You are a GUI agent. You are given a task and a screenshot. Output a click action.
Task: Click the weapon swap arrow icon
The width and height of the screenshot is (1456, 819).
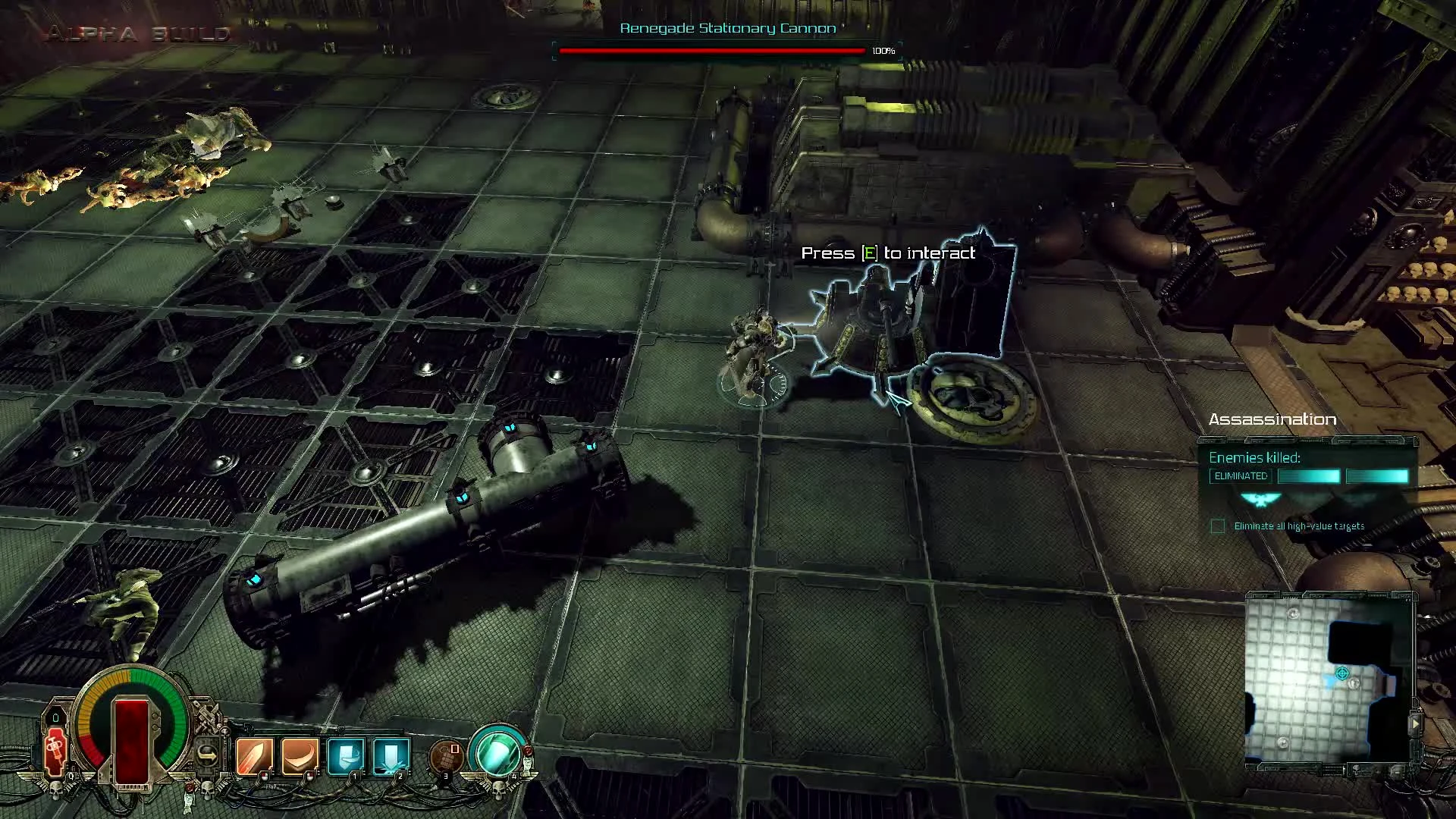pyautogui.click(x=209, y=754)
